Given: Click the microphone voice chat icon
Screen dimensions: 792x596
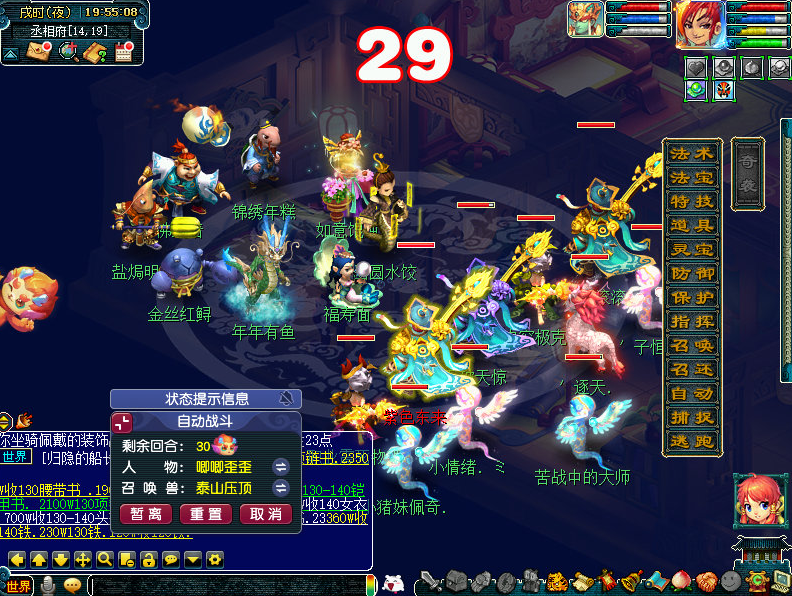Looking at the screenshot, I should (47, 586).
